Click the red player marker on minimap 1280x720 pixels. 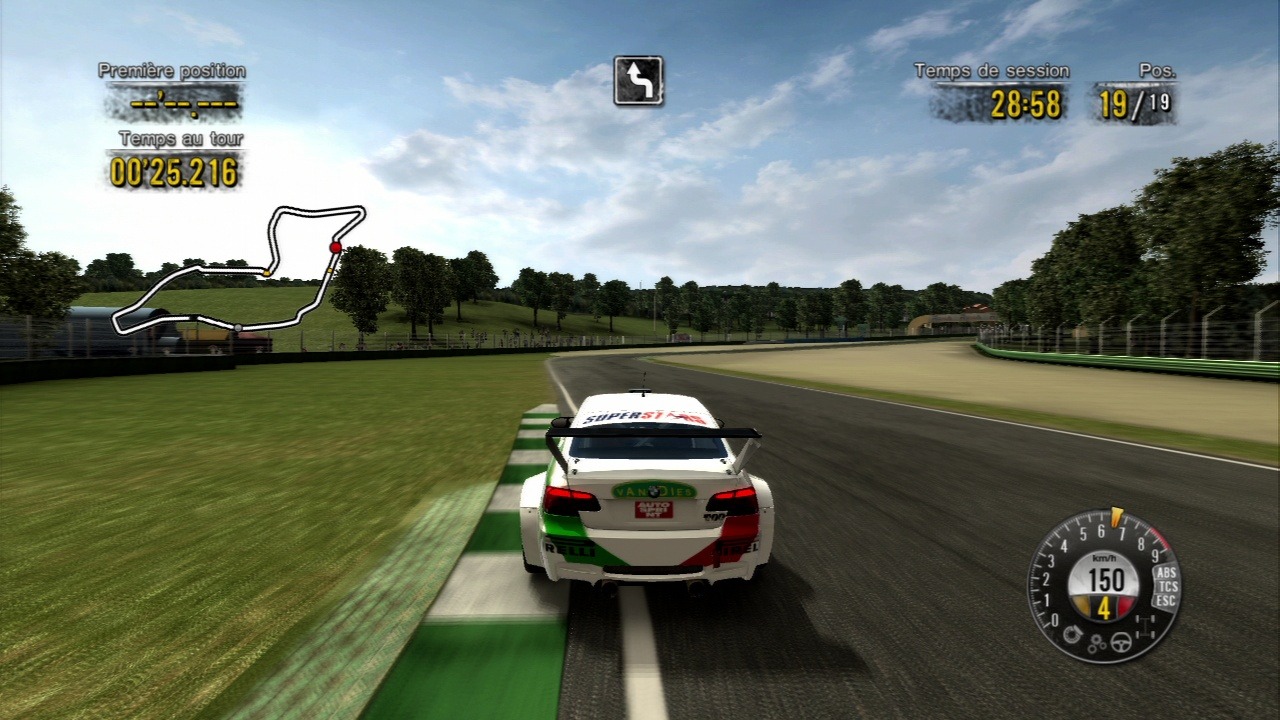coord(336,247)
